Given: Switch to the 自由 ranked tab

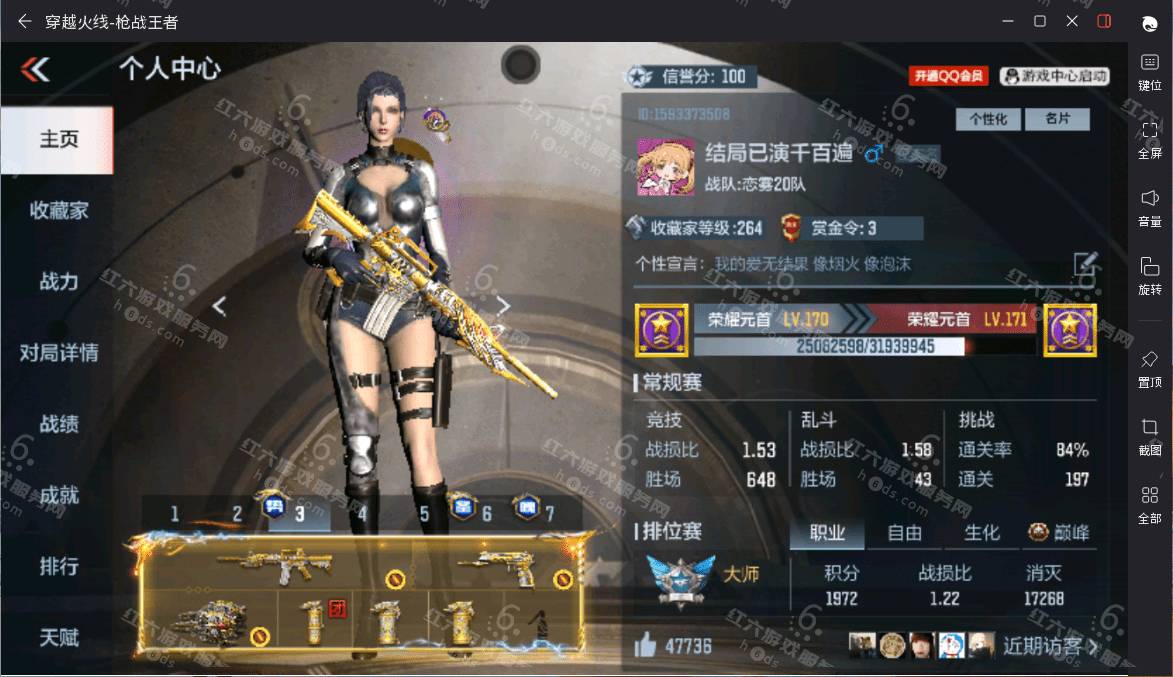Looking at the screenshot, I should tap(904, 533).
